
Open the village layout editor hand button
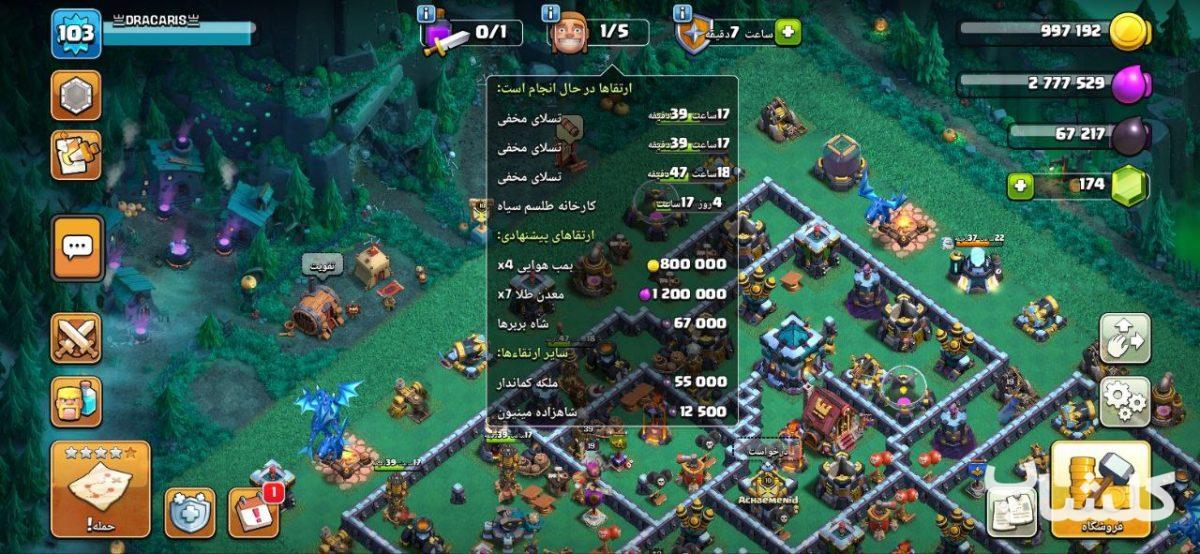tap(1125, 338)
